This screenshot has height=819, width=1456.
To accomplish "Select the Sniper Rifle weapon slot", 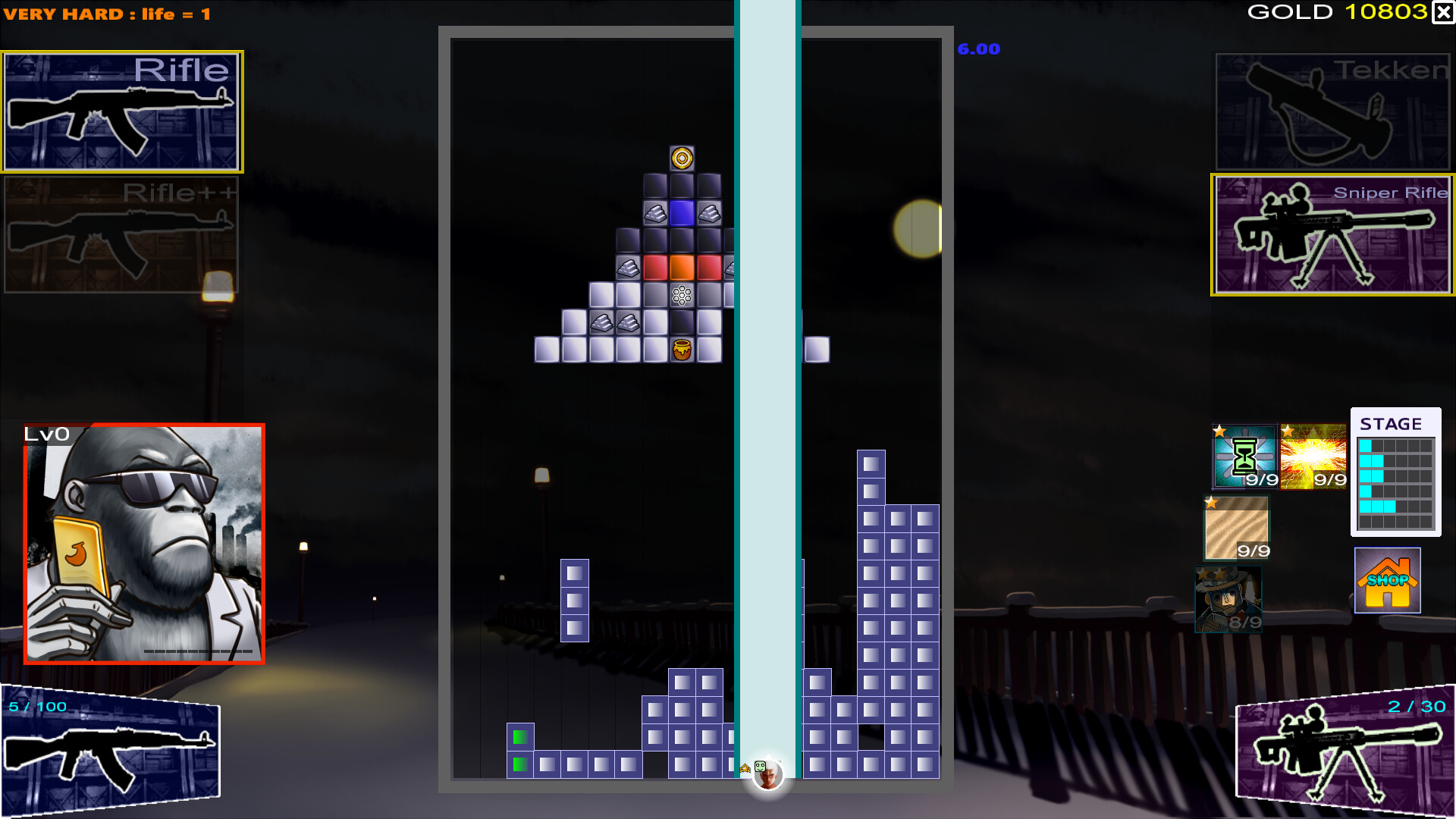I will click(1332, 234).
